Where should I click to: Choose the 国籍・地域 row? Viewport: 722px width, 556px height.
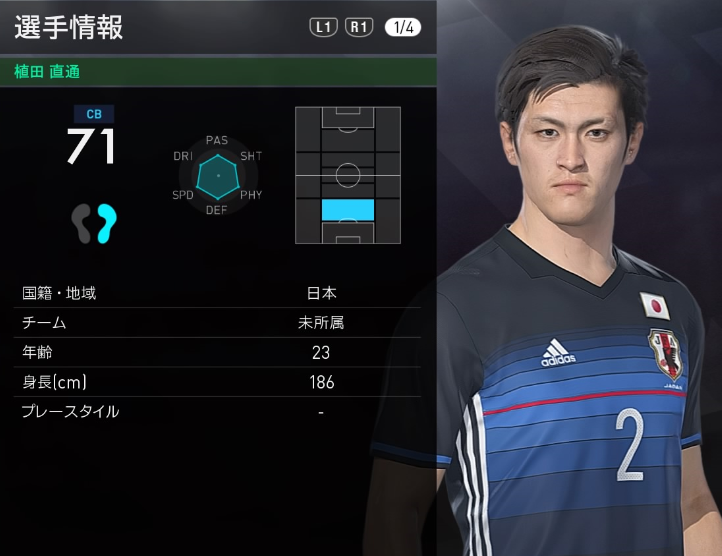218,294
